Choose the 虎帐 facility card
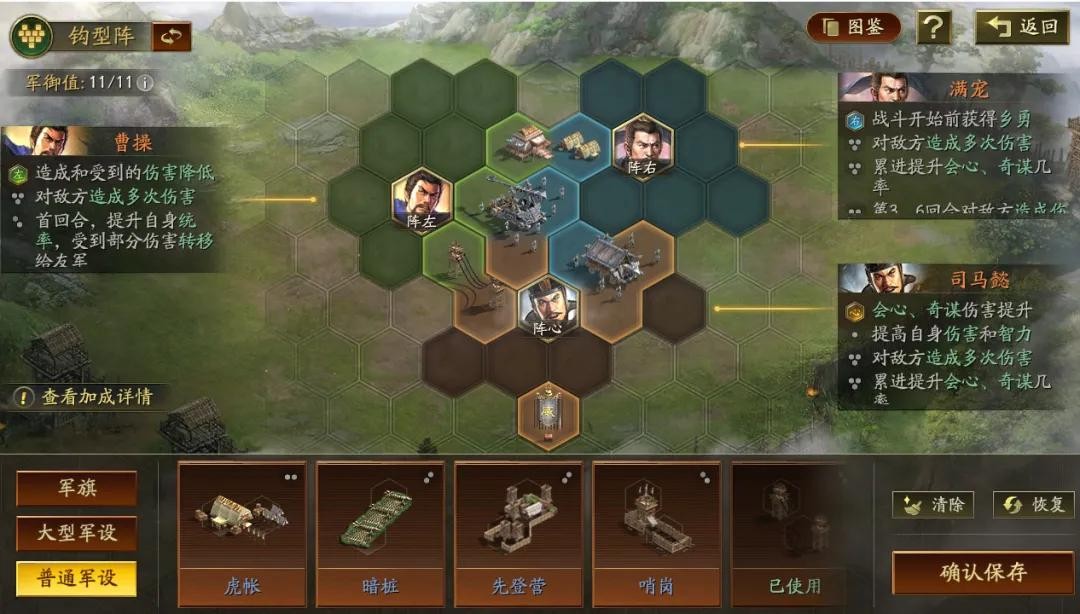The image size is (1080, 614). click(242, 532)
